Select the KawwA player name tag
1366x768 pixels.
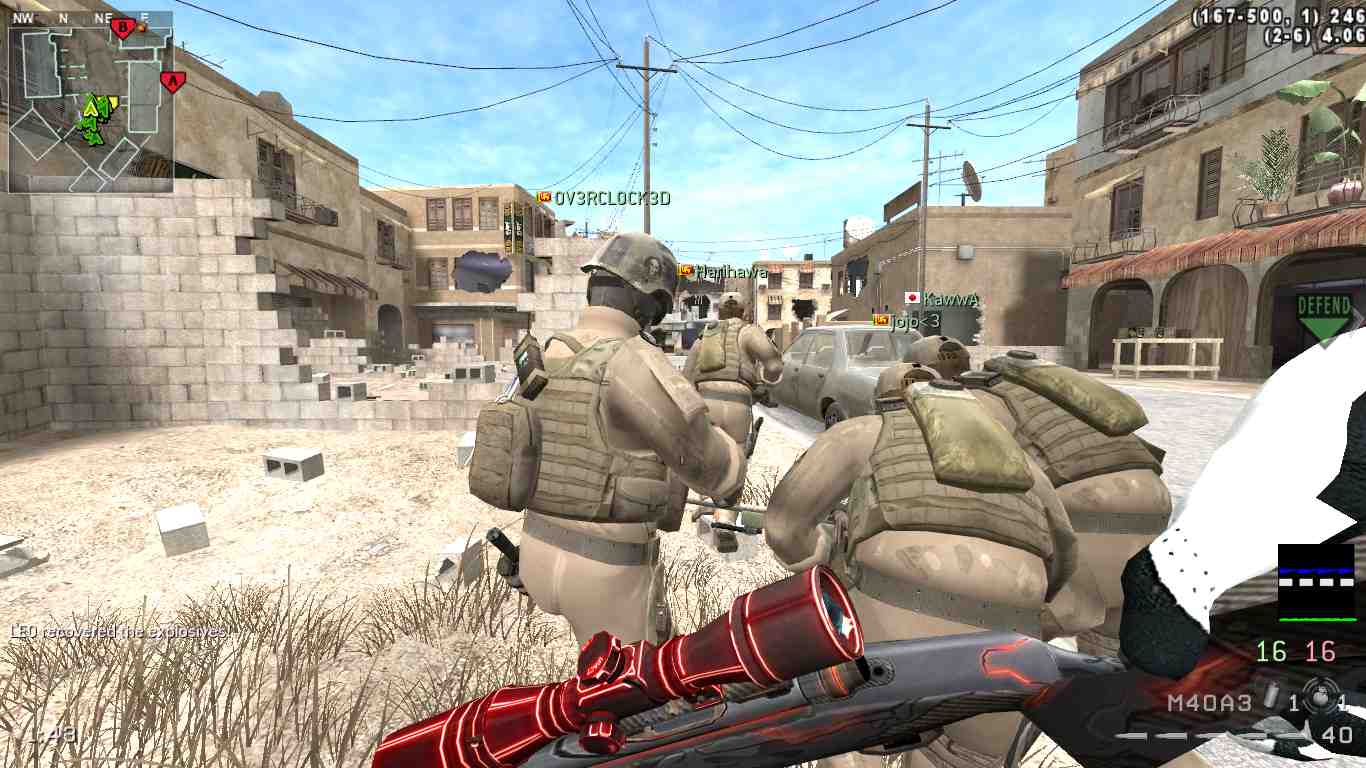click(949, 298)
